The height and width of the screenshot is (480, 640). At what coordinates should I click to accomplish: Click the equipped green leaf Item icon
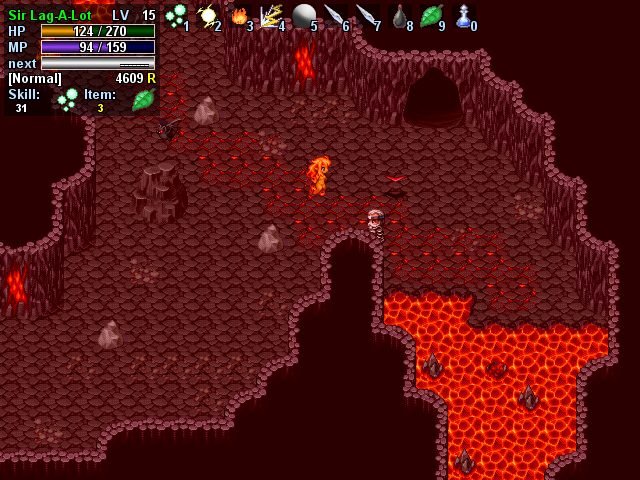pyautogui.click(x=143, y=99)
